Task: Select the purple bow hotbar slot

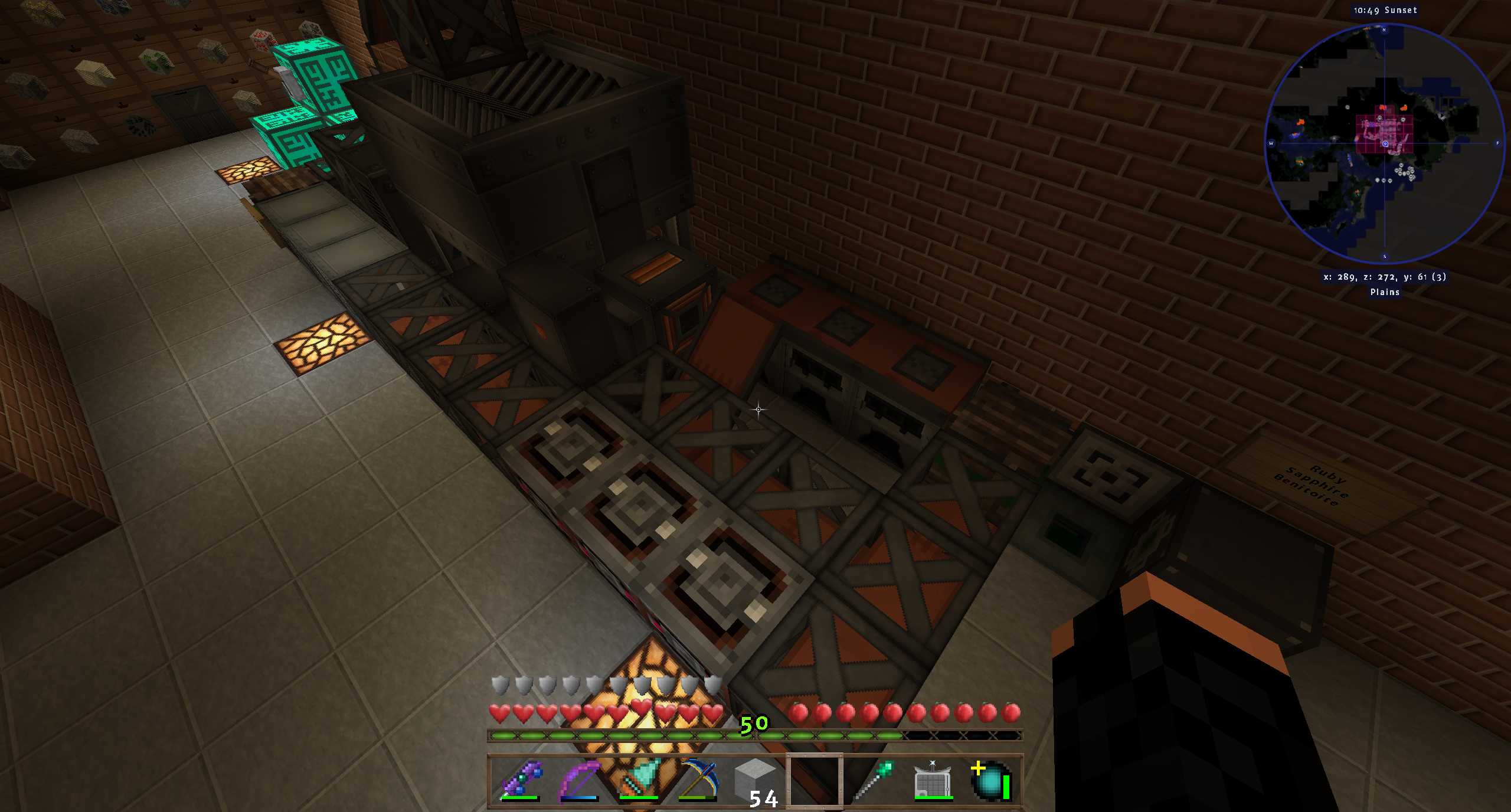Action: 579,780
